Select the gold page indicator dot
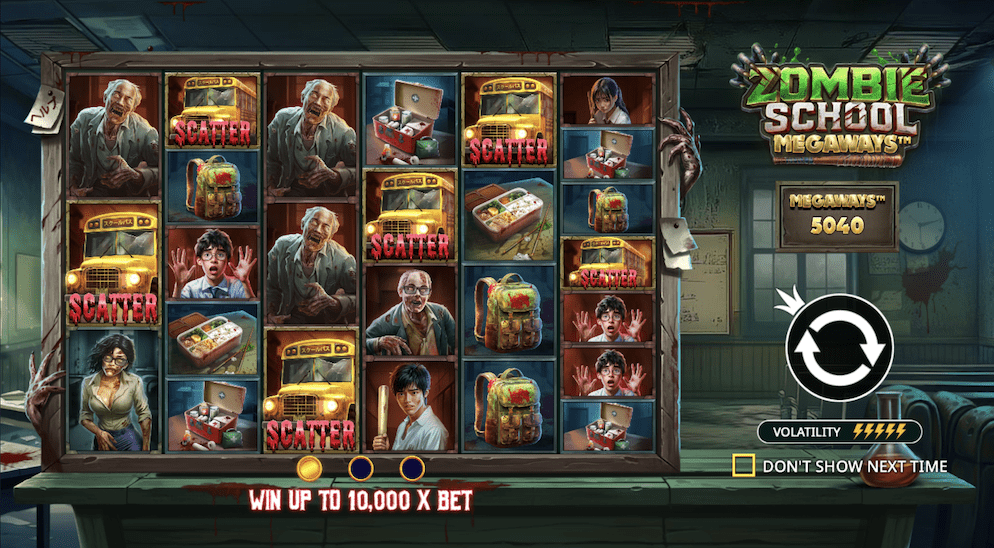The width and height of the screenshot is (994, 548). coord(310,467)
